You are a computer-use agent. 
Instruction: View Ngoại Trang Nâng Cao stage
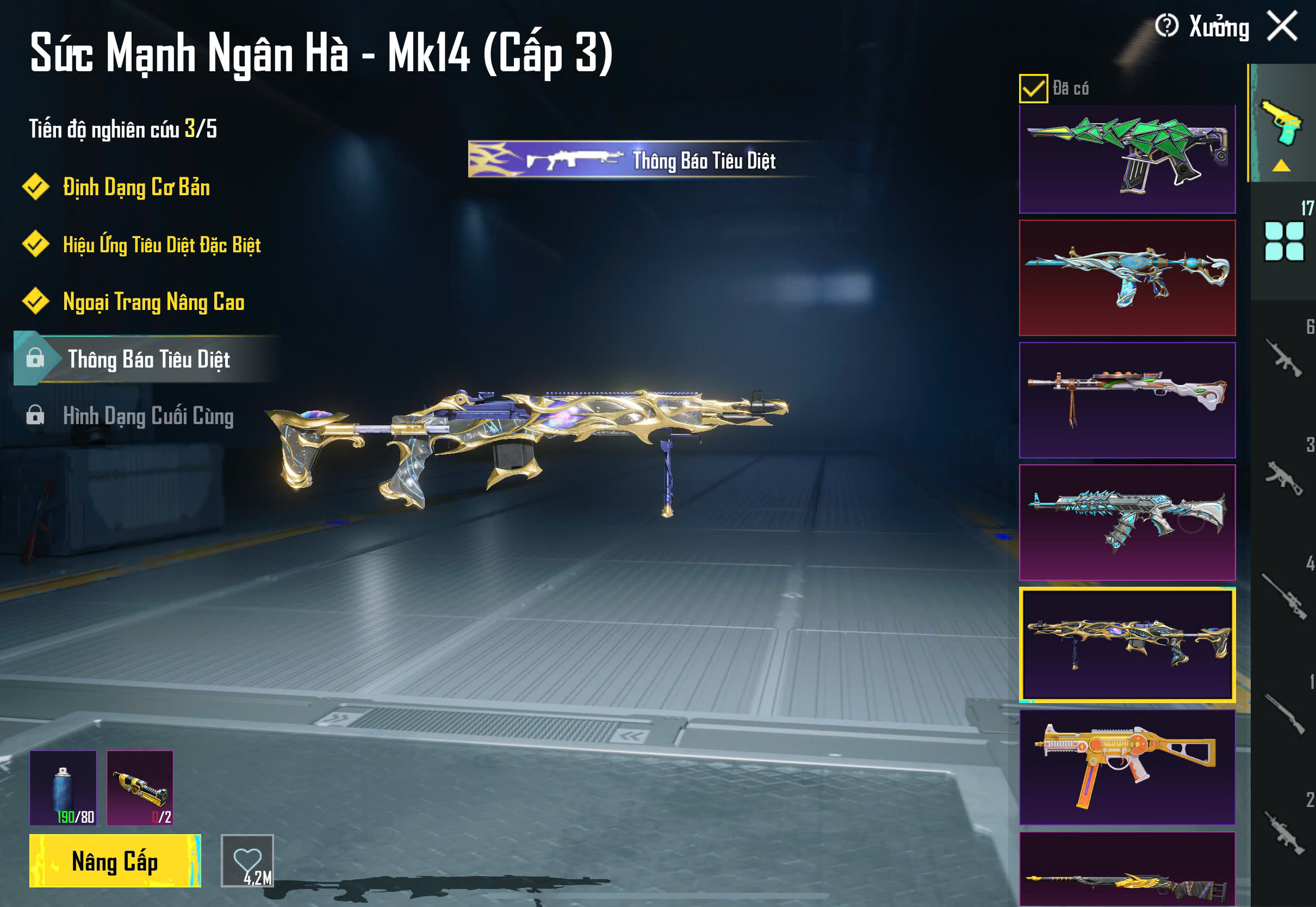(x=153, y=302)
